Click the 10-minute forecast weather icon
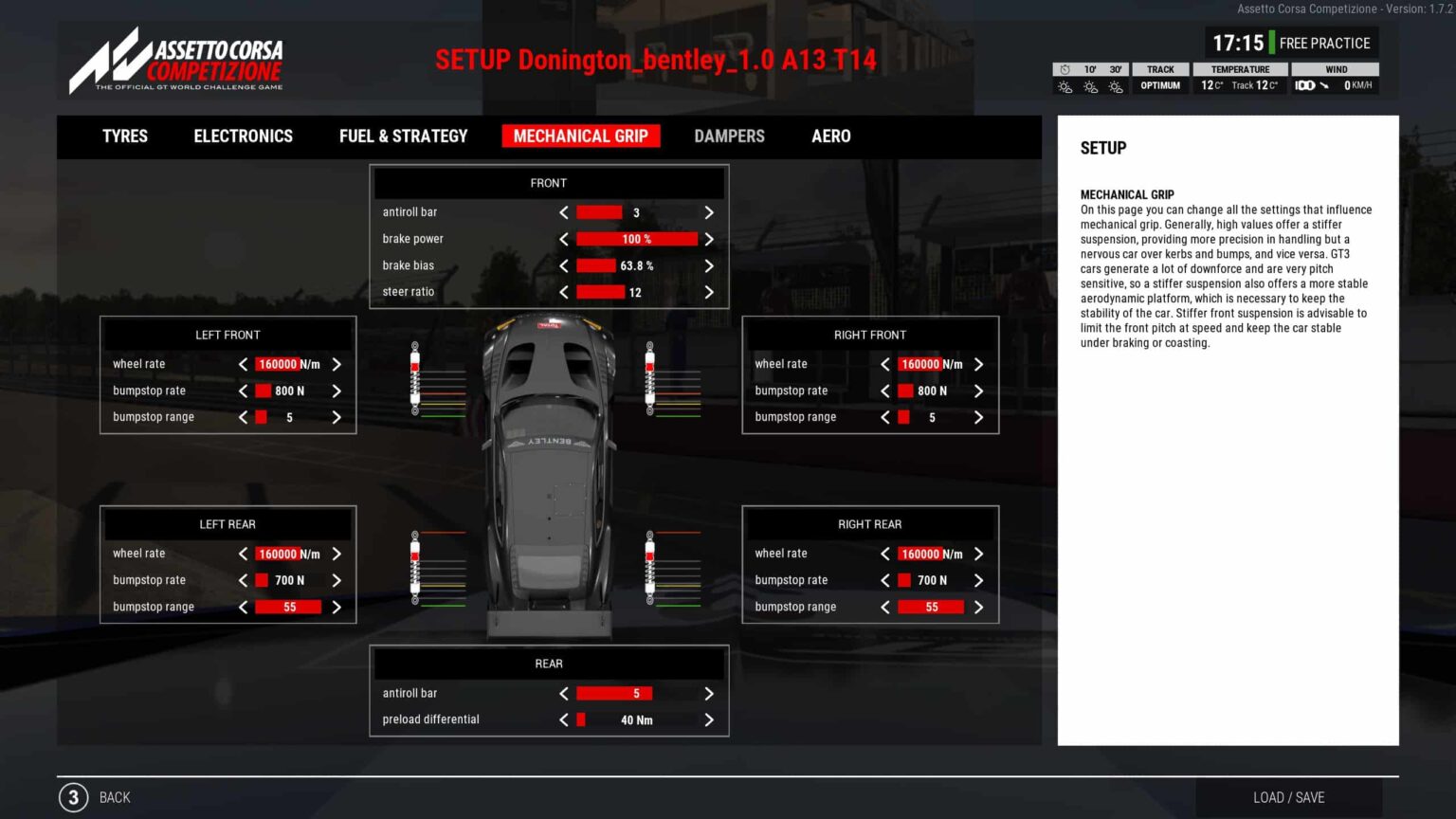Viewport: 1456px width, 819px height. 1090,86
